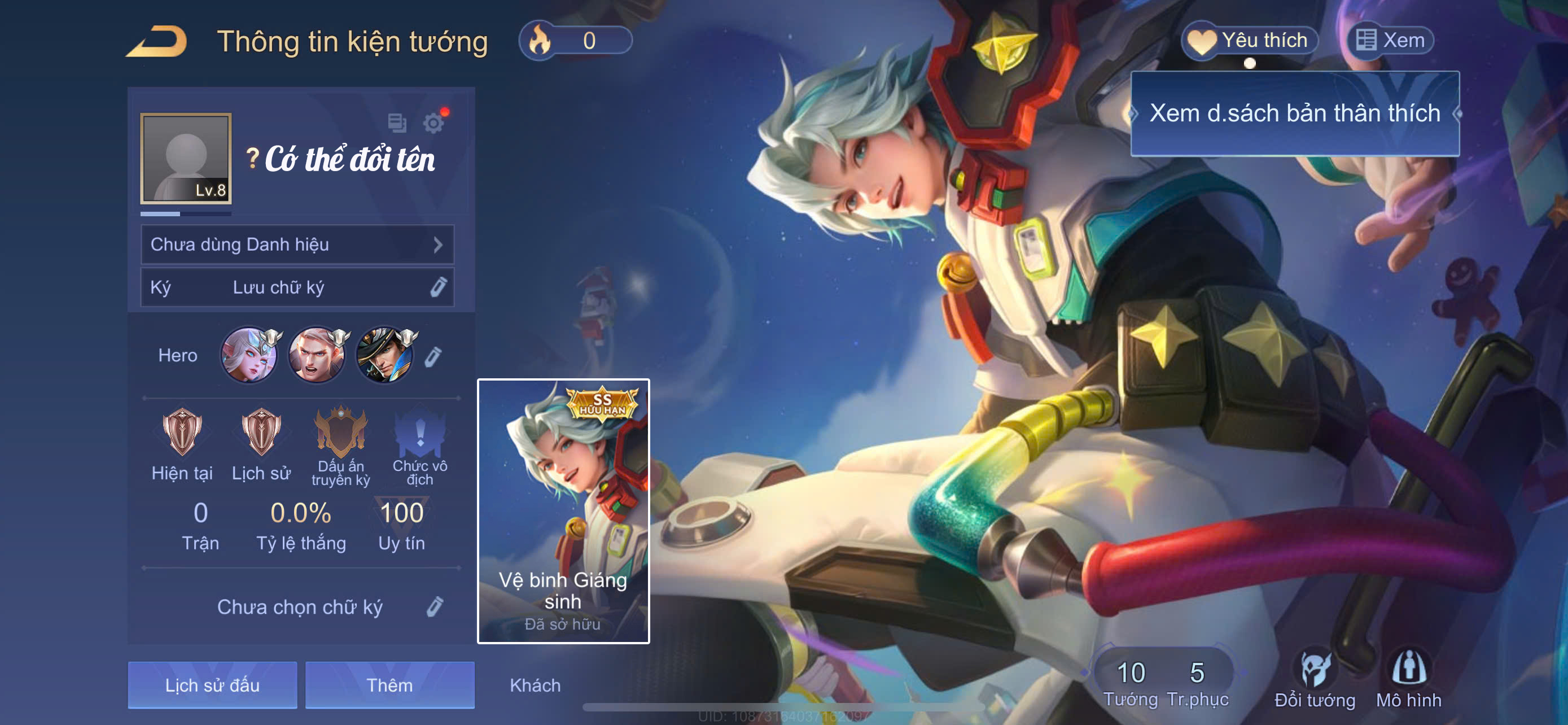Open the Xem list button
This screenshot has width=1568, height=725.
(x=1390, y=40)
